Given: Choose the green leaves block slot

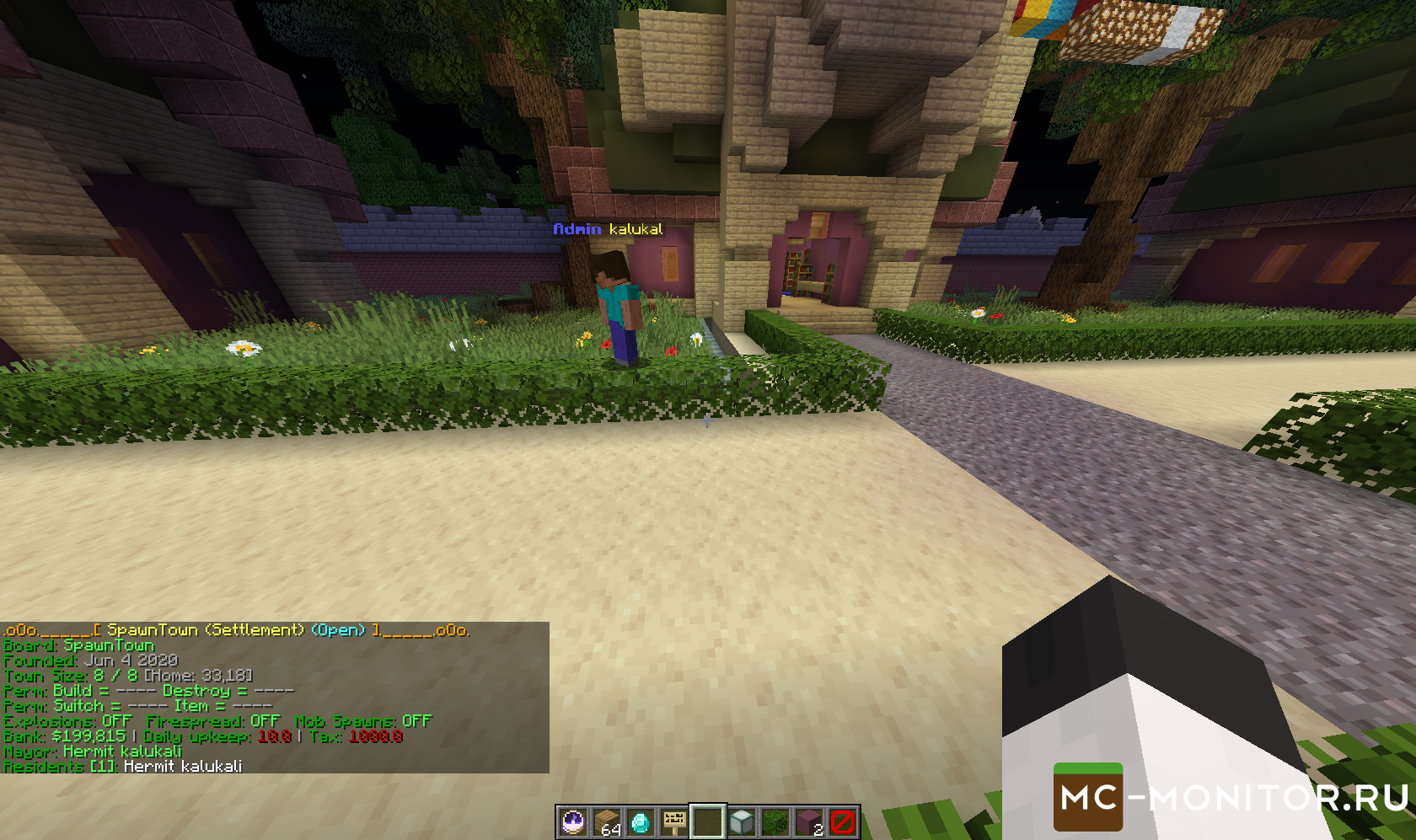Looking at the screenshot, I should pos(775,821).
